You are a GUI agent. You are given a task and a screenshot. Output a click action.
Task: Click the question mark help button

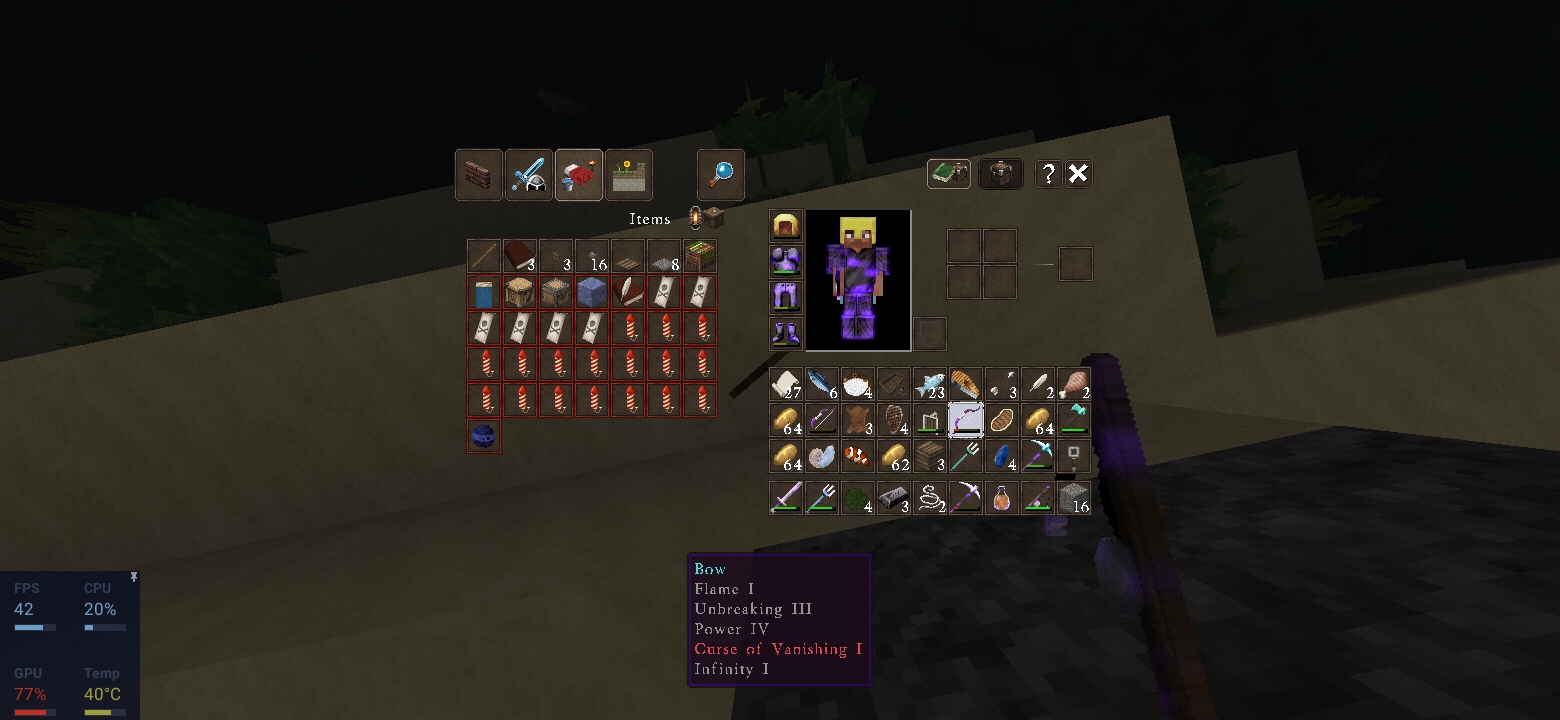pos(1046,173)
